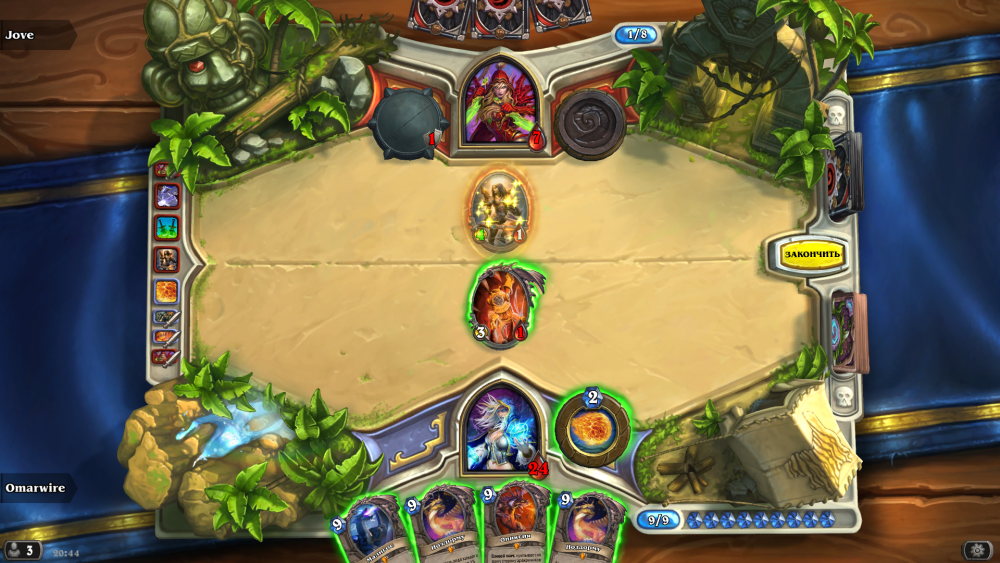This screenshot has height=563, width=1000.
Task: Use the Fireblast hero power
Action: pyautogui.click(x=592, y=427)
